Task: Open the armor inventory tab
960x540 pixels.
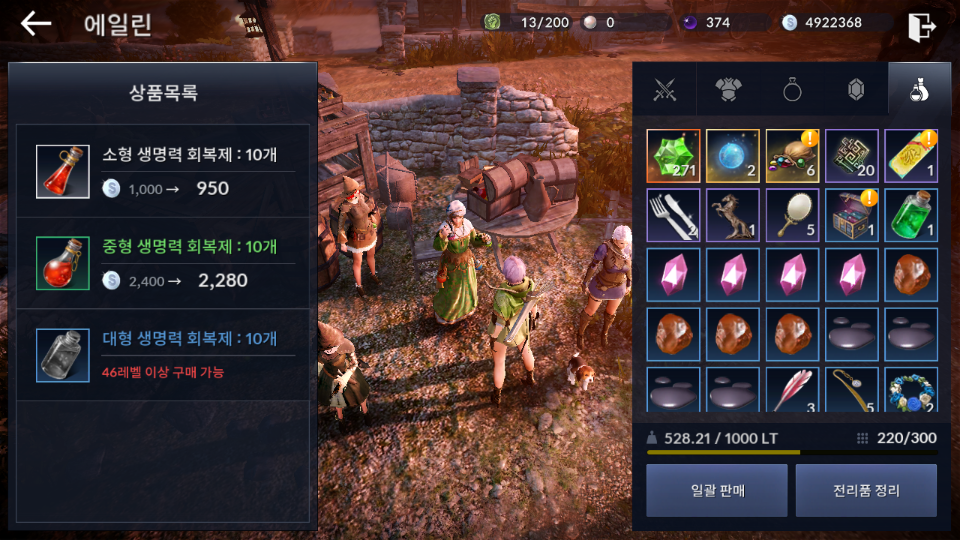Action: (727, 90)
